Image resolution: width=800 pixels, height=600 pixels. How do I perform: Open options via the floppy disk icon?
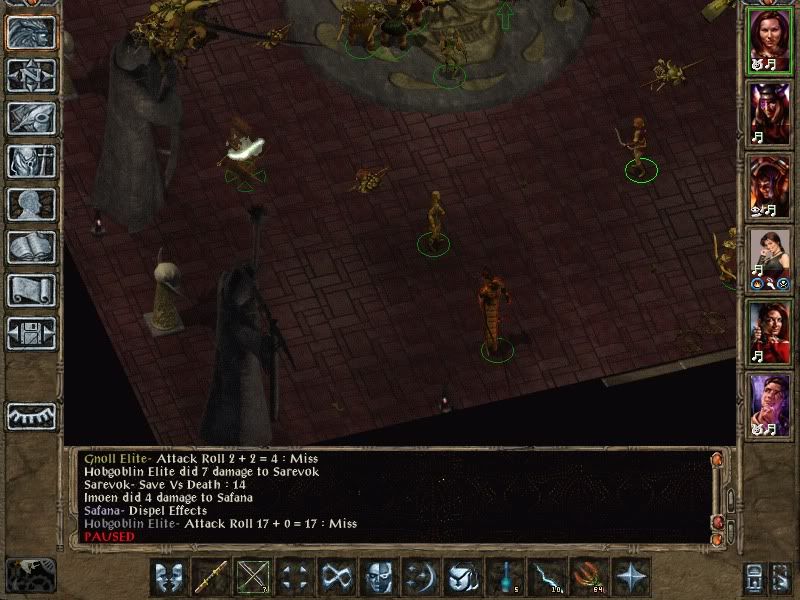pyautogui.click(x=30, y=333)
